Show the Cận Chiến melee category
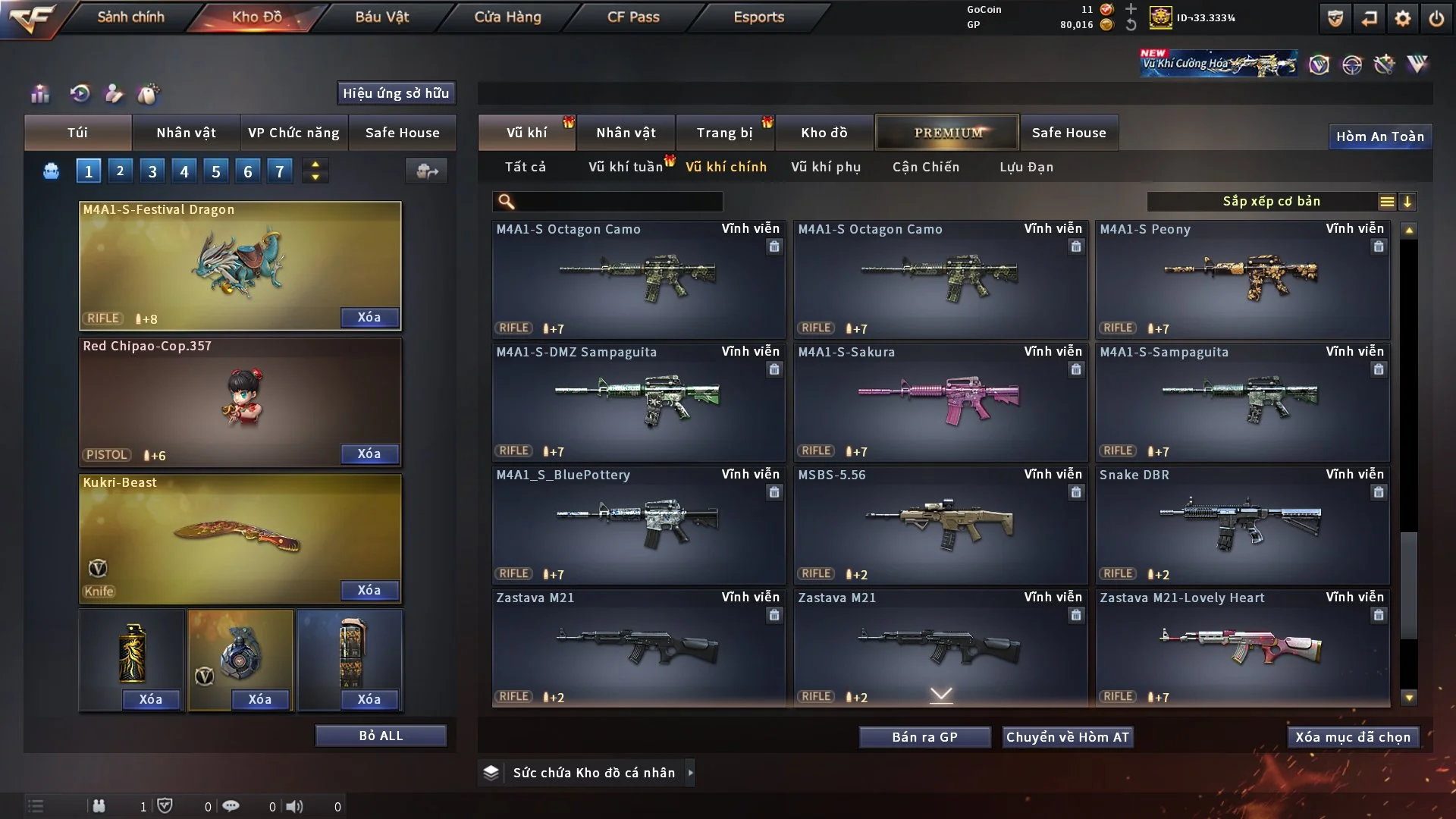The height and width of the screenshot is (819, 1456). click(x=926, y=167)
